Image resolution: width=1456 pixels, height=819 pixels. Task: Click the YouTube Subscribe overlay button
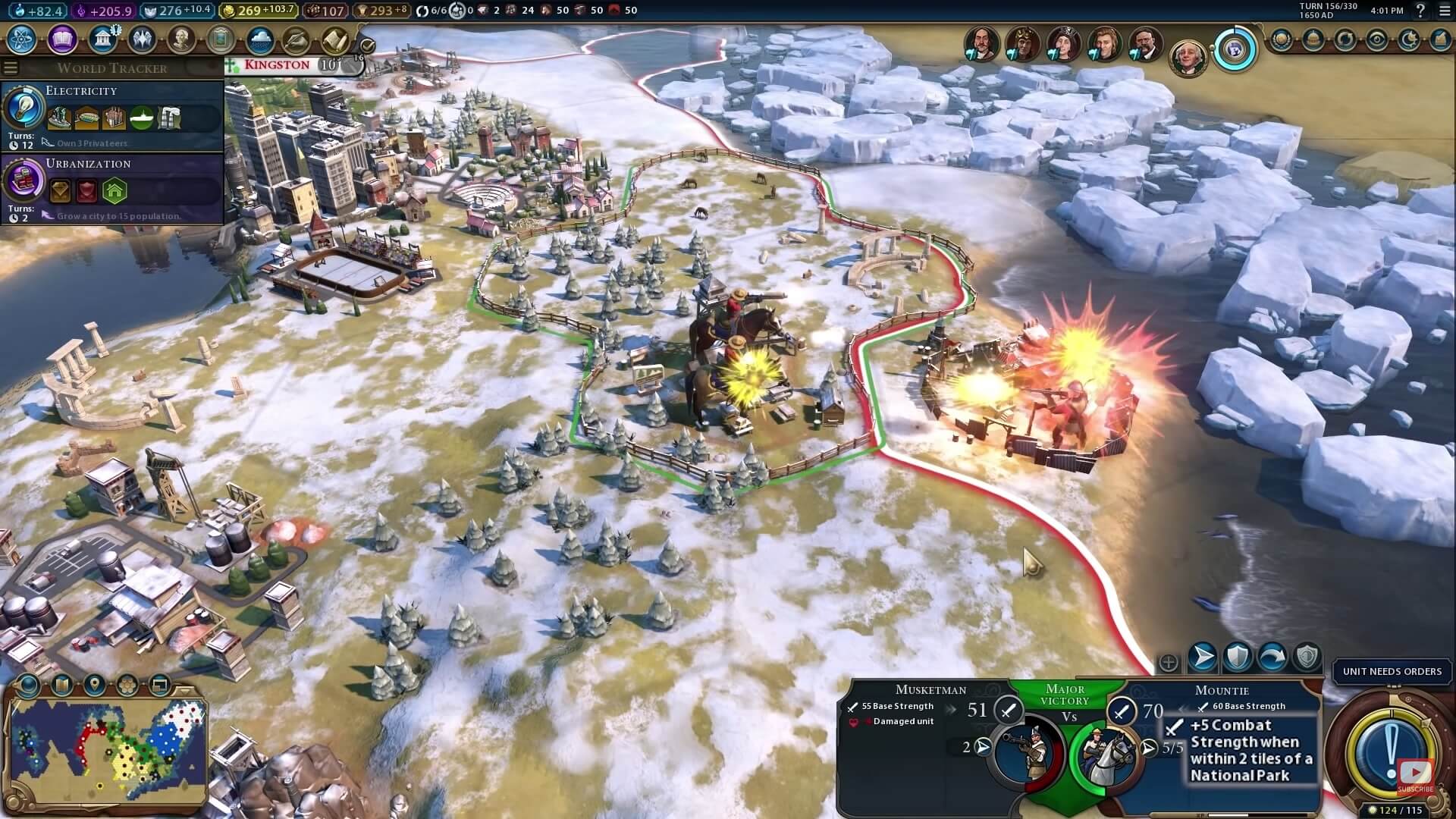[x=1415, y=775]
